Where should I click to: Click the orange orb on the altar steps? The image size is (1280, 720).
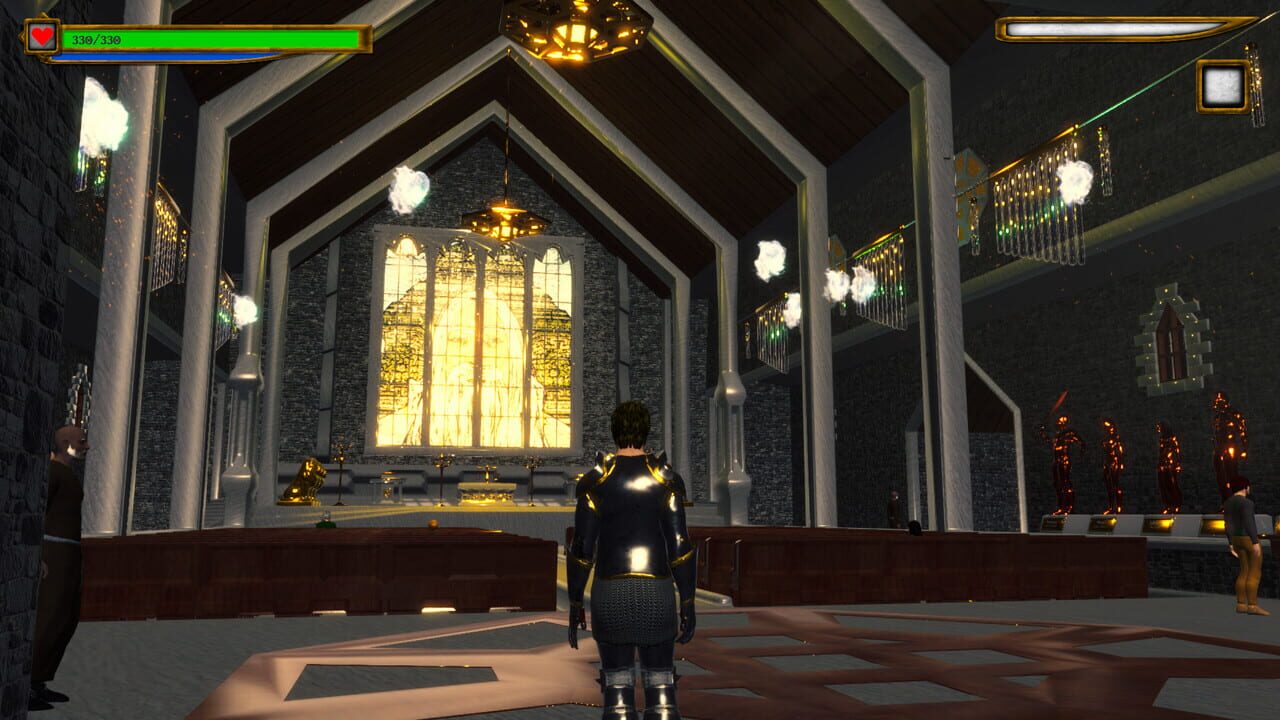[x=434, y=522]
